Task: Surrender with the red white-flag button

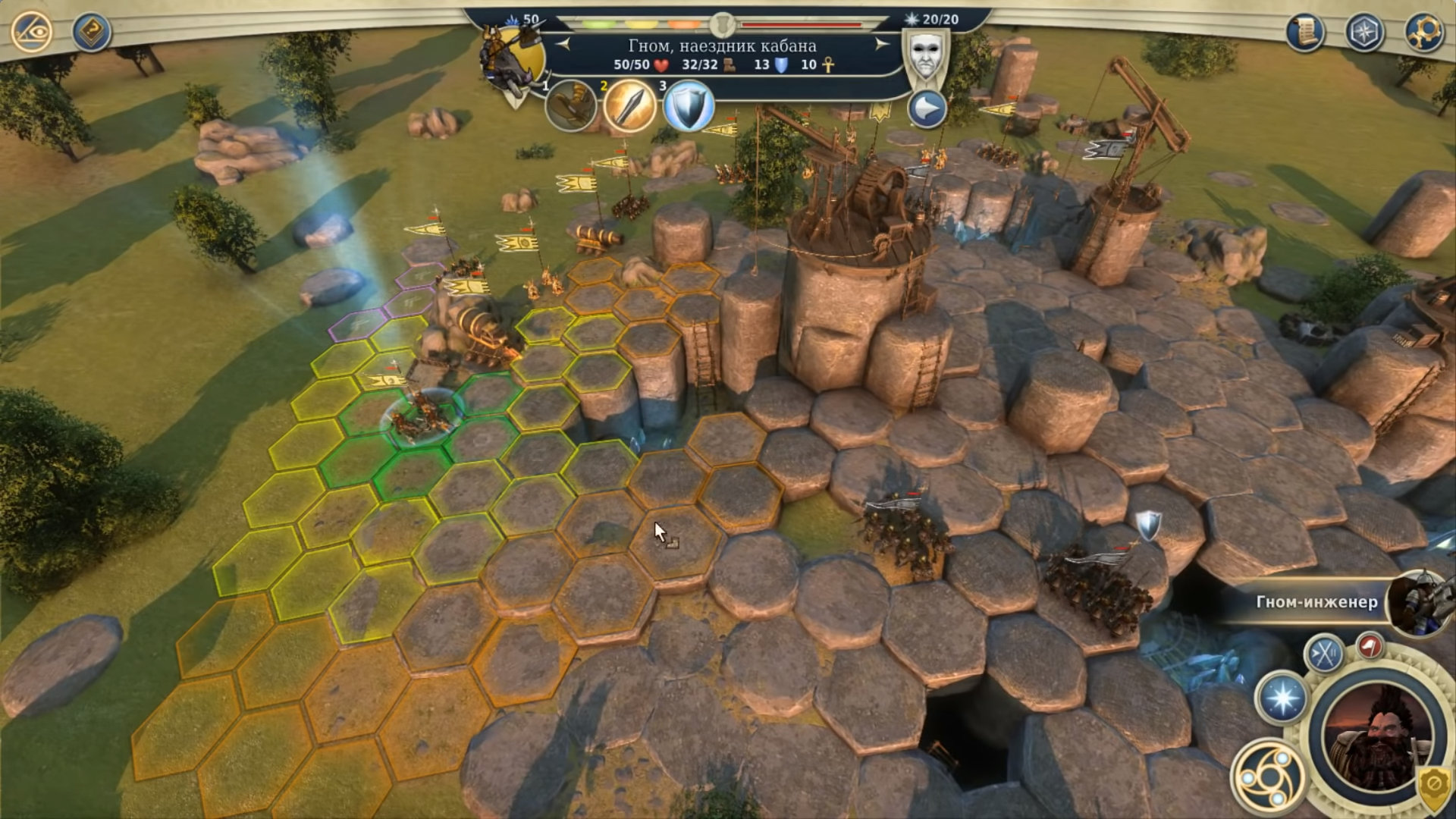Action: pyautogui.click(x=1370, y=646)
